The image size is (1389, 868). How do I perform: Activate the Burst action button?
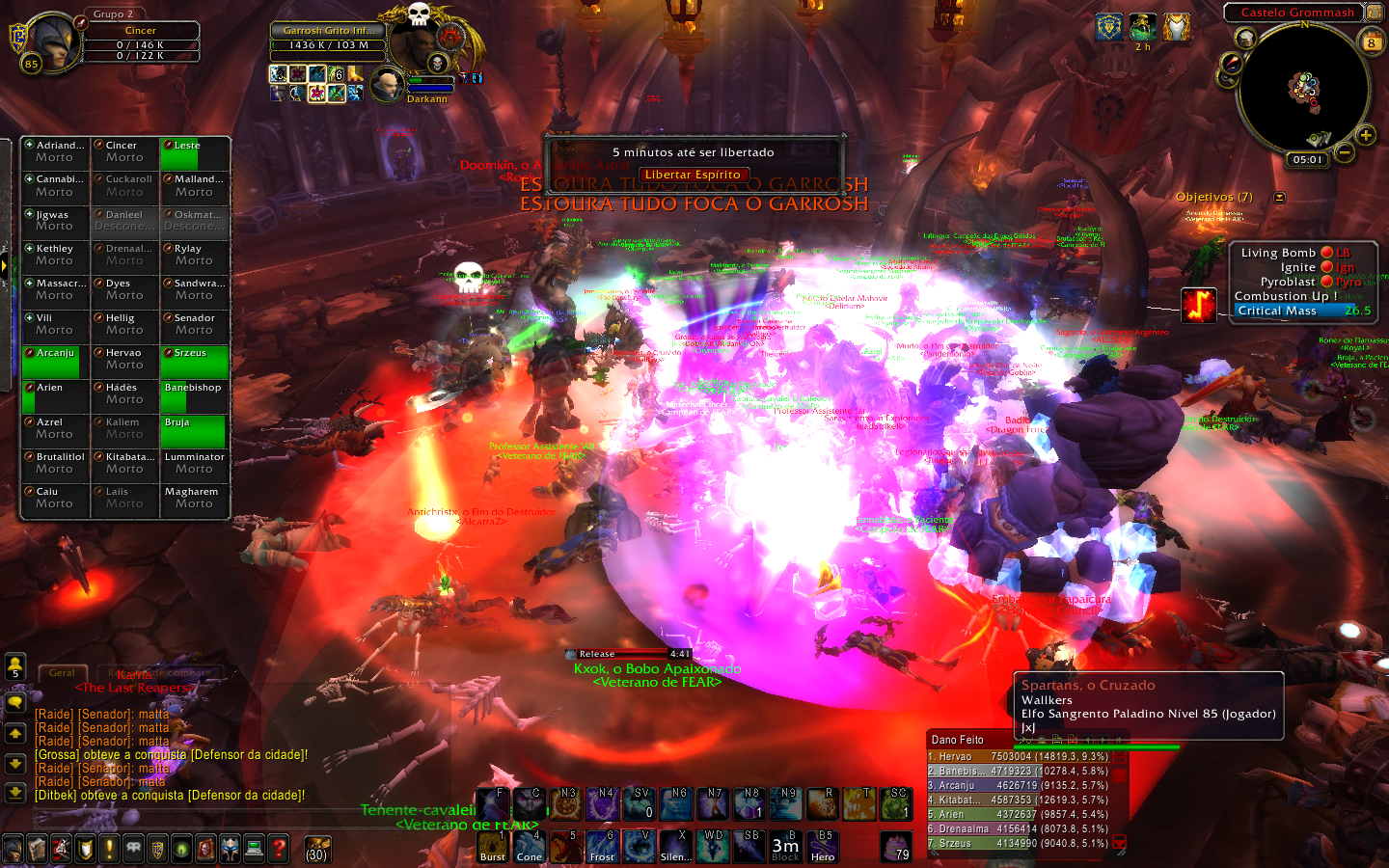click(493, 847)
